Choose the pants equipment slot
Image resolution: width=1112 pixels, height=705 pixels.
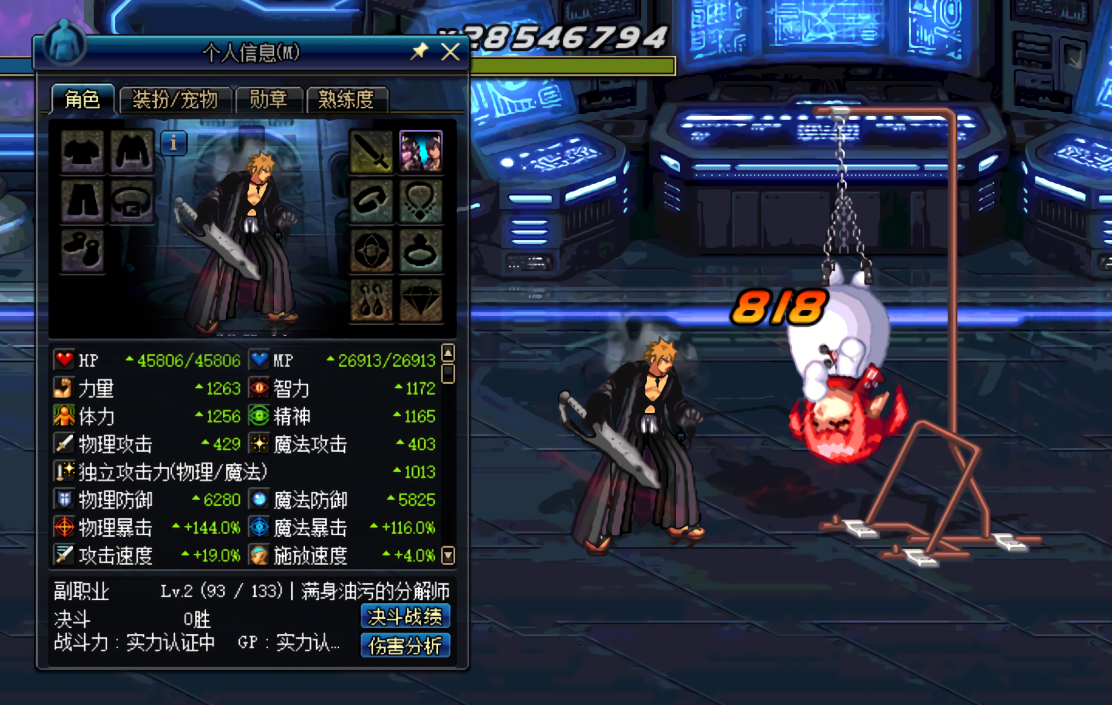[82, 201]
